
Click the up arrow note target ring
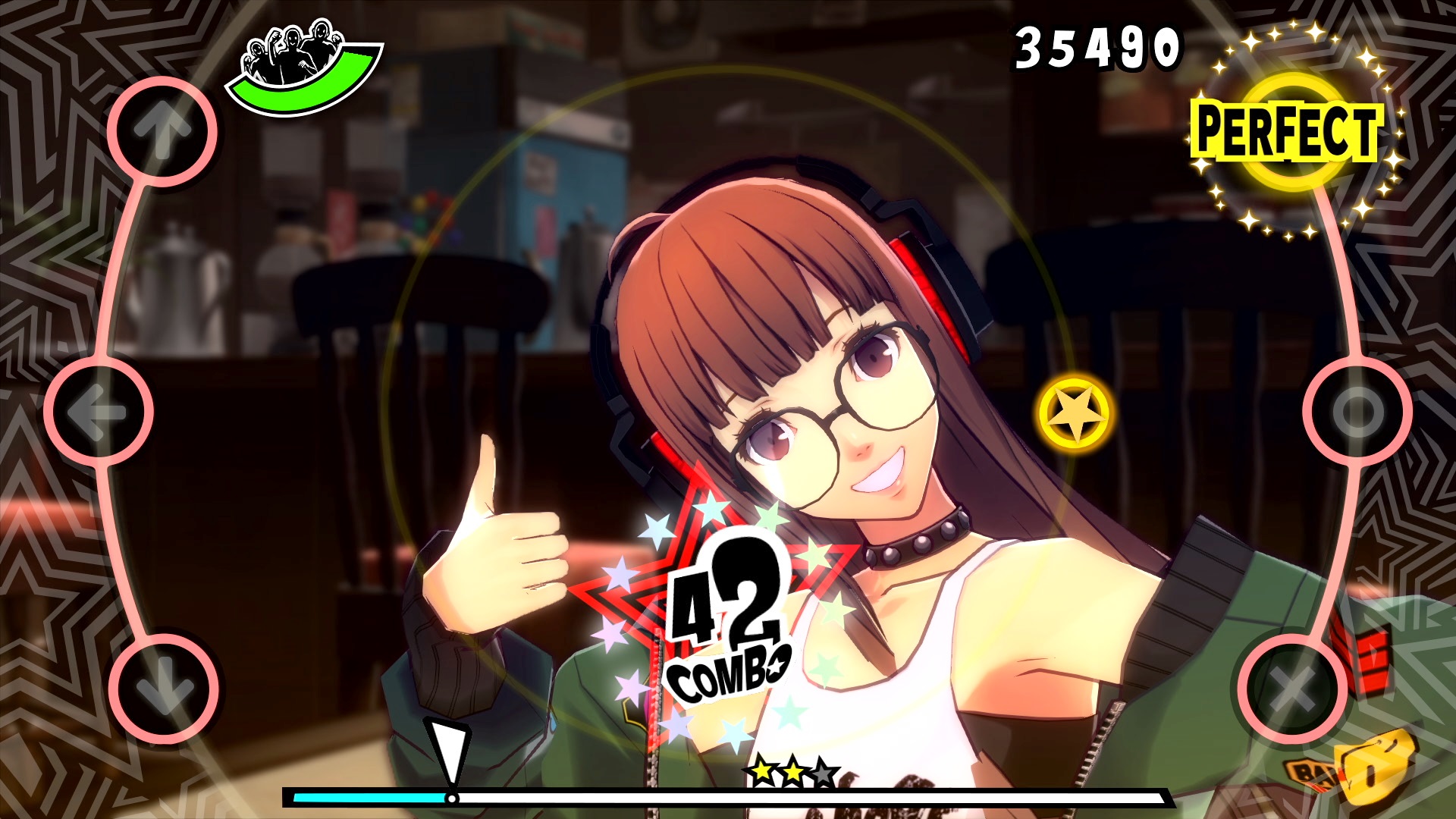(163, 130)
